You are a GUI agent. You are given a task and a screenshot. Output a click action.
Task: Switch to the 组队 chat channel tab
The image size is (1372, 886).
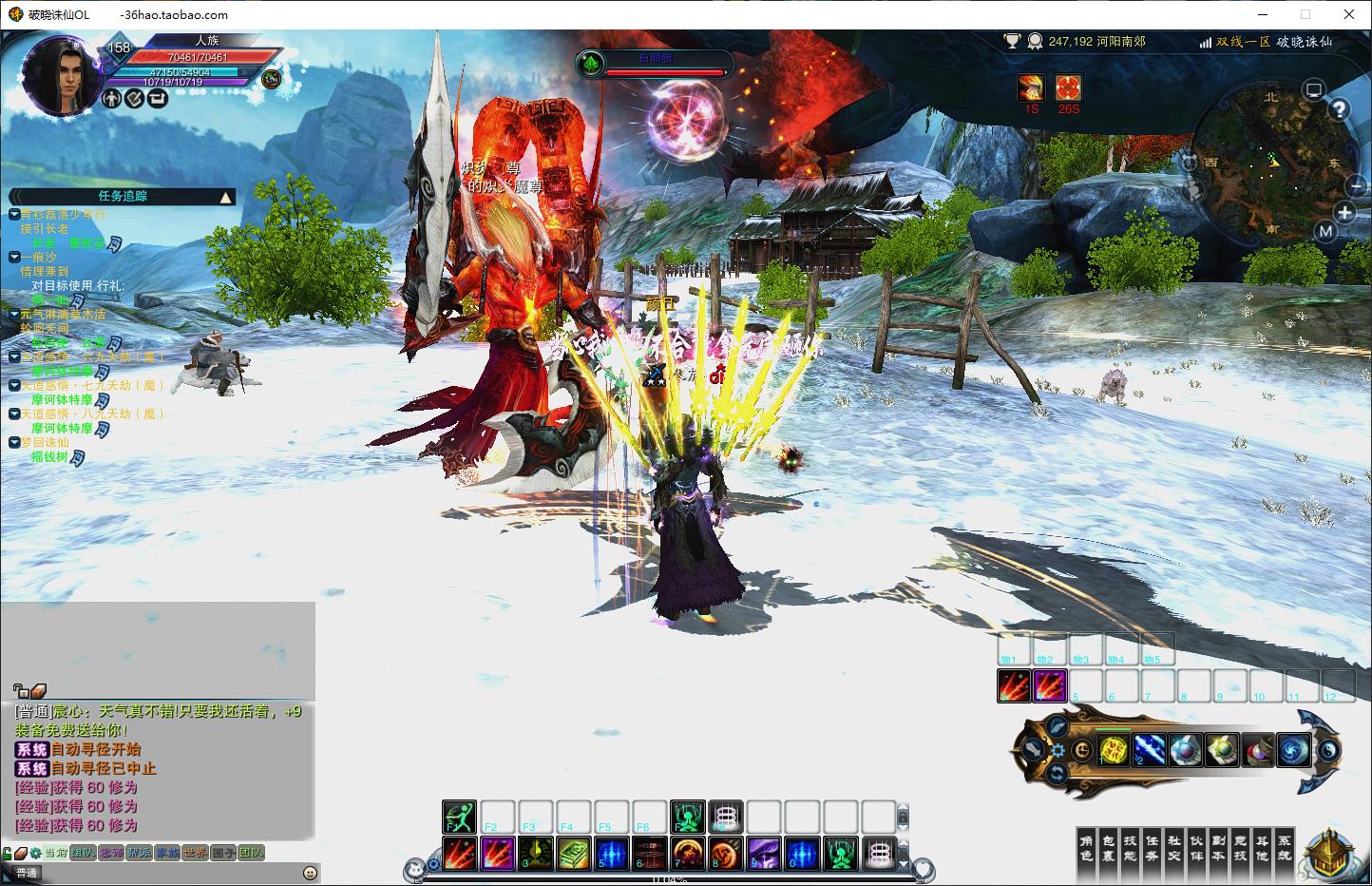click(x=84, y=853)
